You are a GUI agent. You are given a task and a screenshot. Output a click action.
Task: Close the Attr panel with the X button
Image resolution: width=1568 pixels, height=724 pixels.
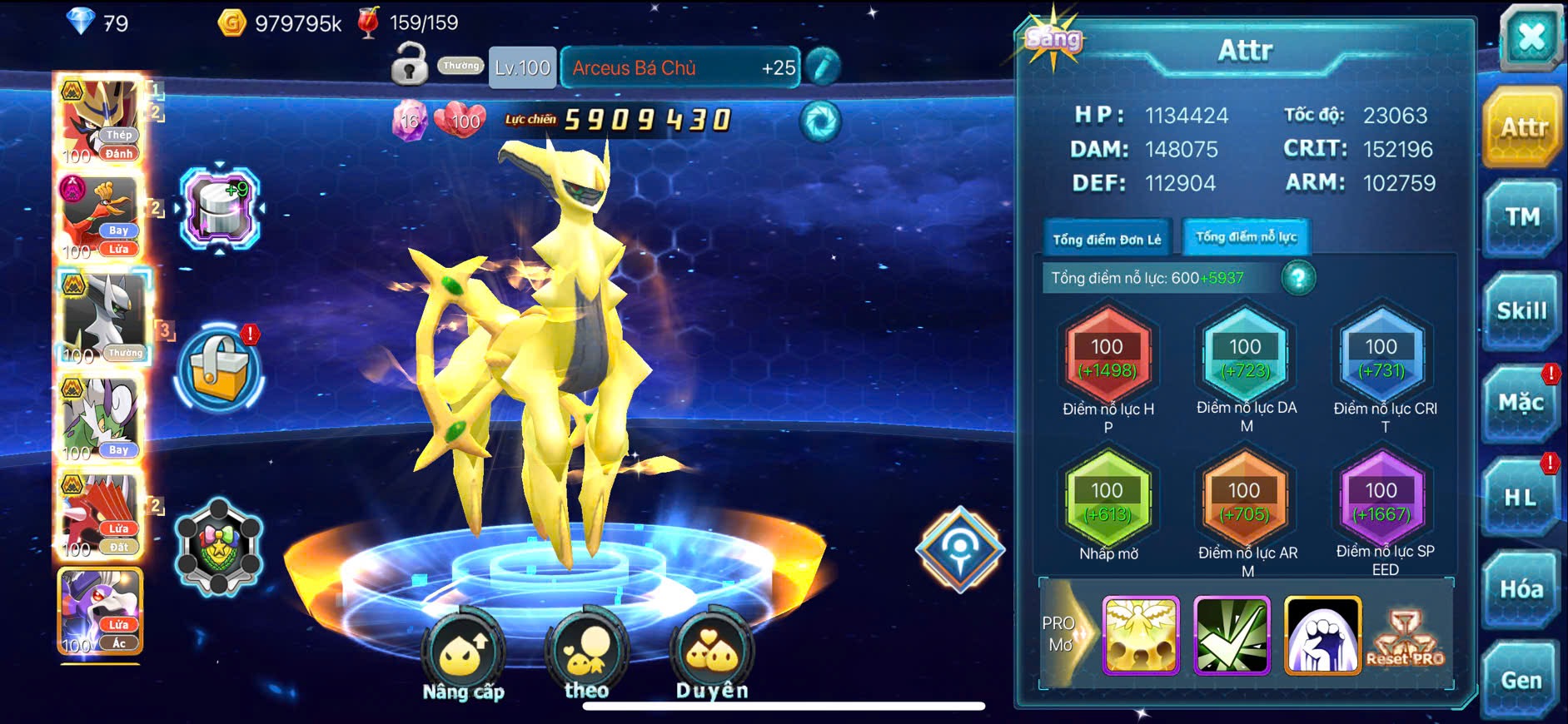click(x=1531, y=37)
